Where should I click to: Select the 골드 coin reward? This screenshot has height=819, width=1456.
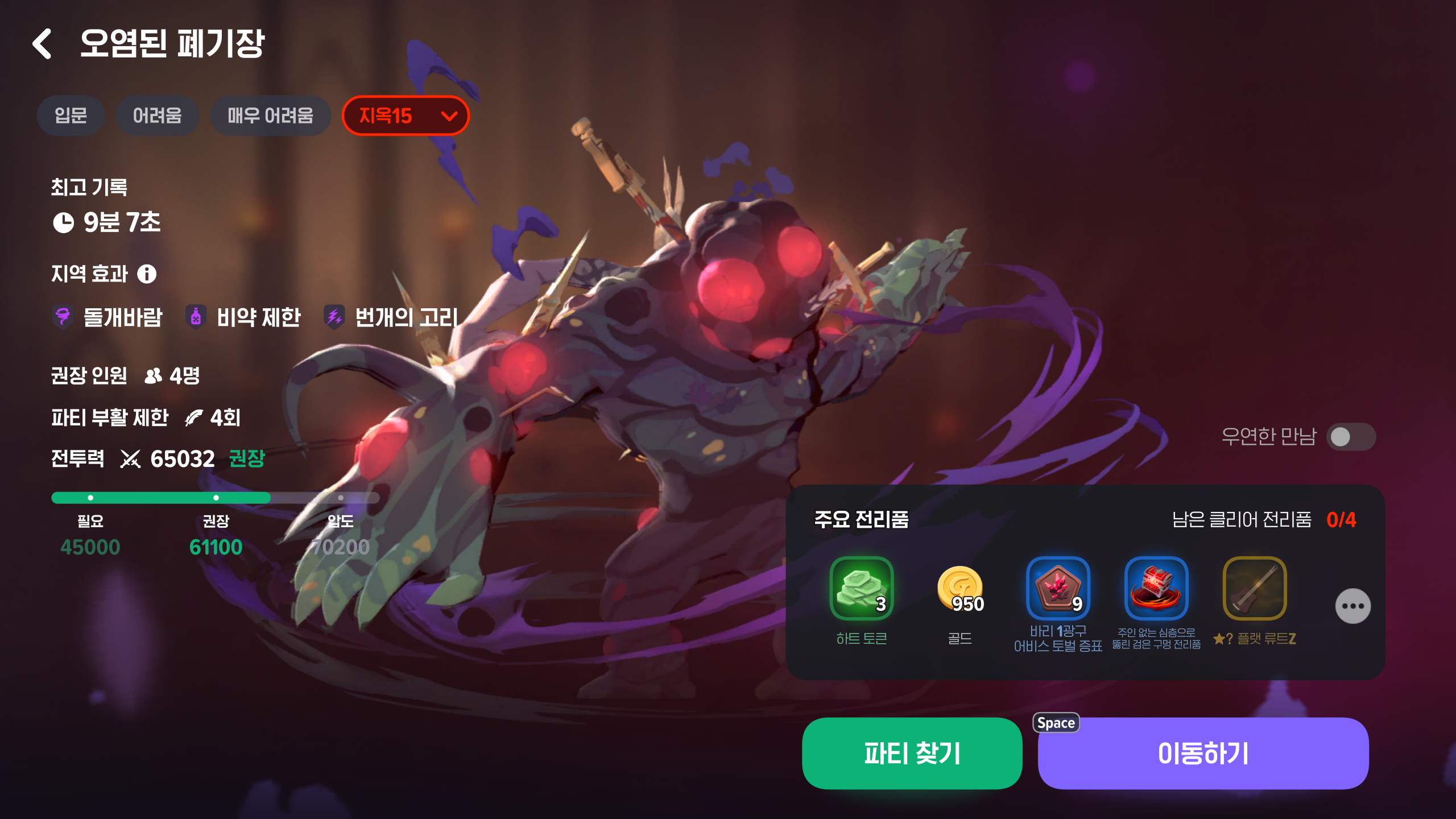click(x=960, y=588)
